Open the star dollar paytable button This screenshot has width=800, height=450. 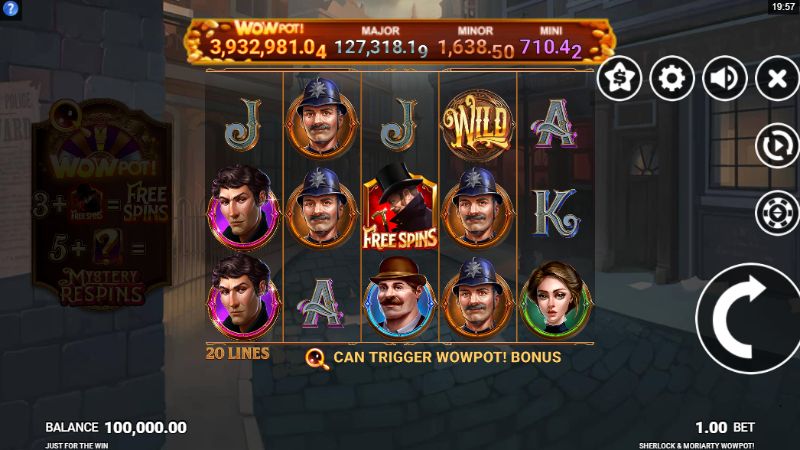point(620,79)
